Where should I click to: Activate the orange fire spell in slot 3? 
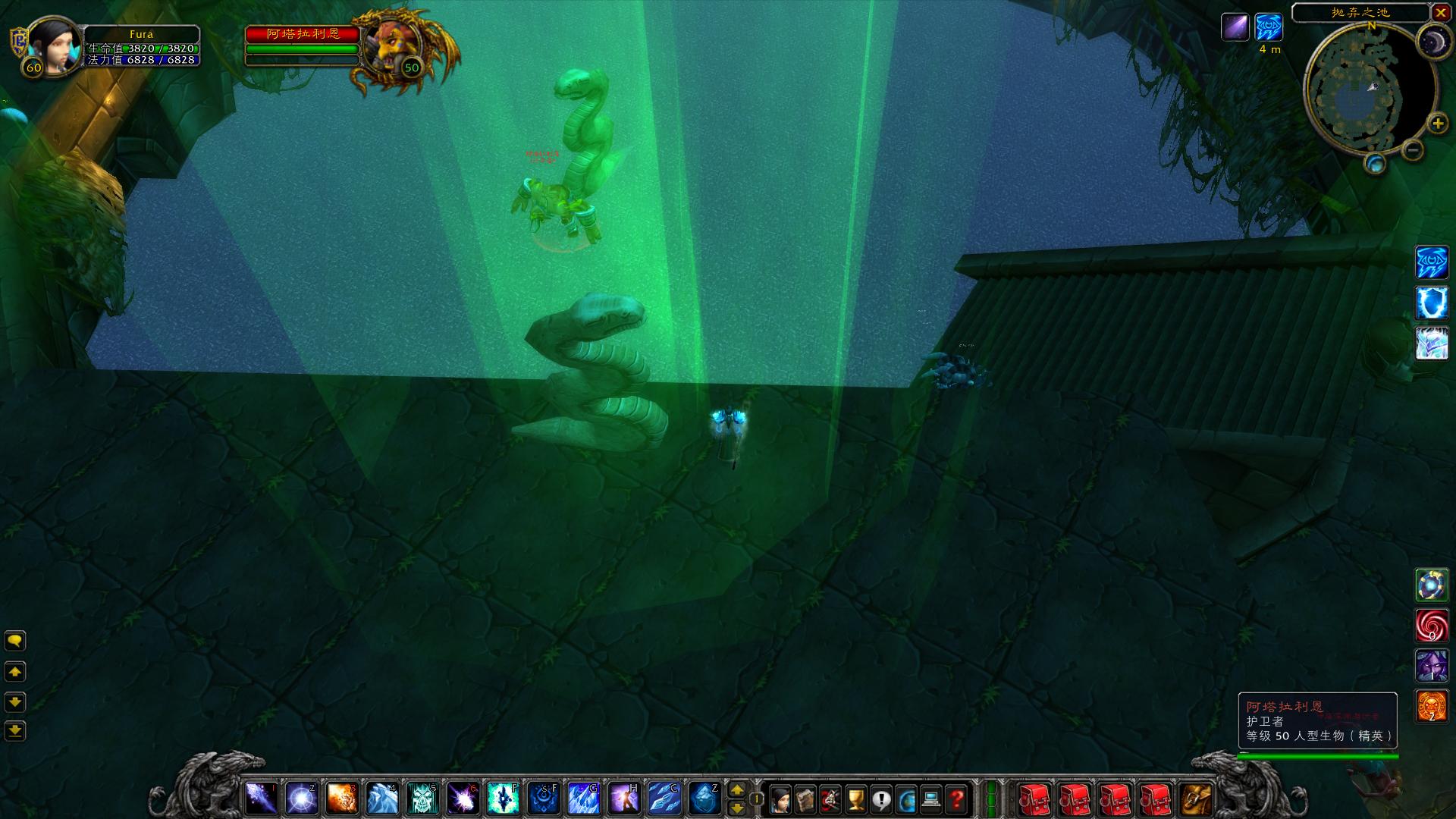(342, 799)
